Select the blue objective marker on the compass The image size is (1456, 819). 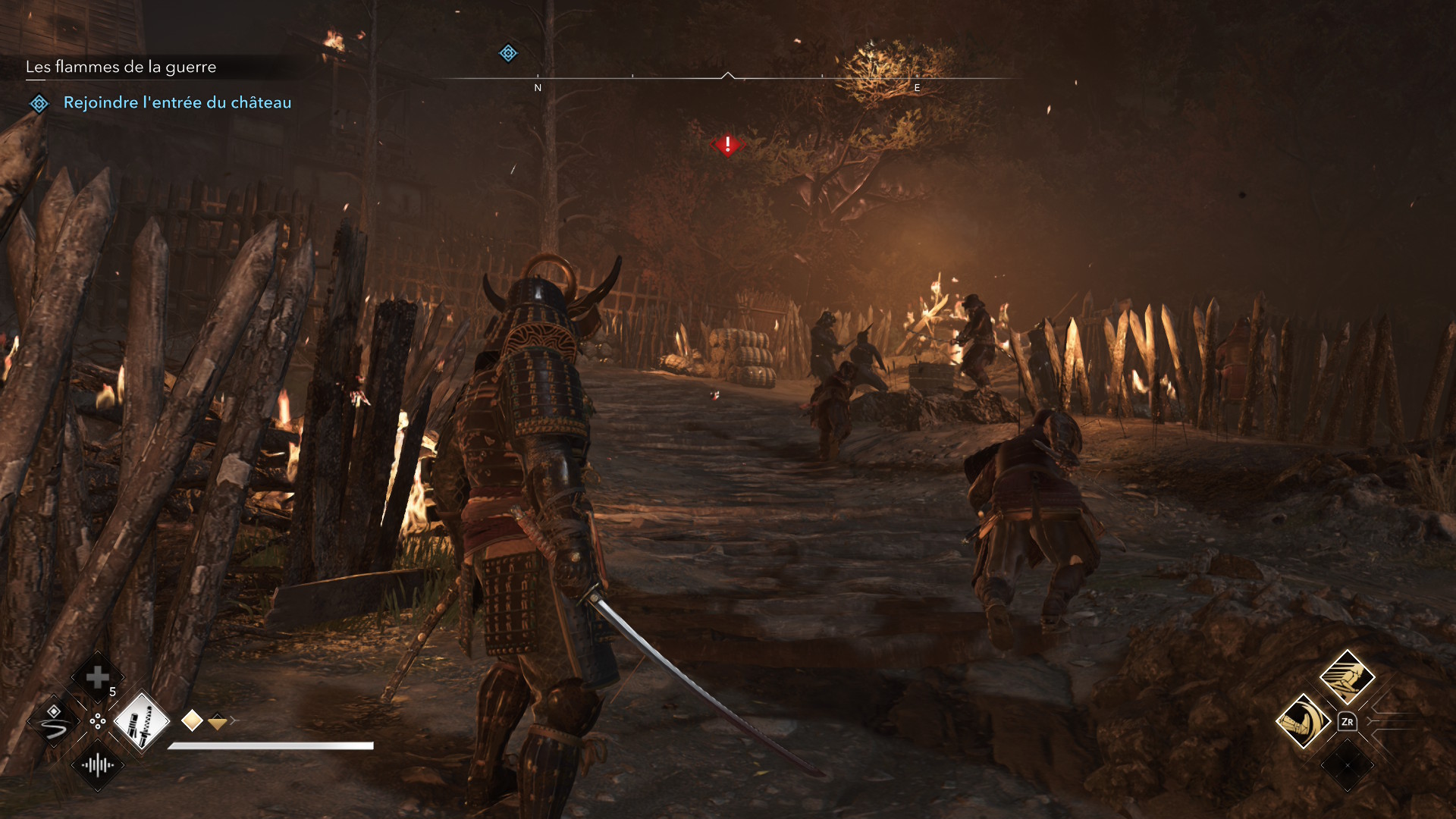click(x=508, y=53)
